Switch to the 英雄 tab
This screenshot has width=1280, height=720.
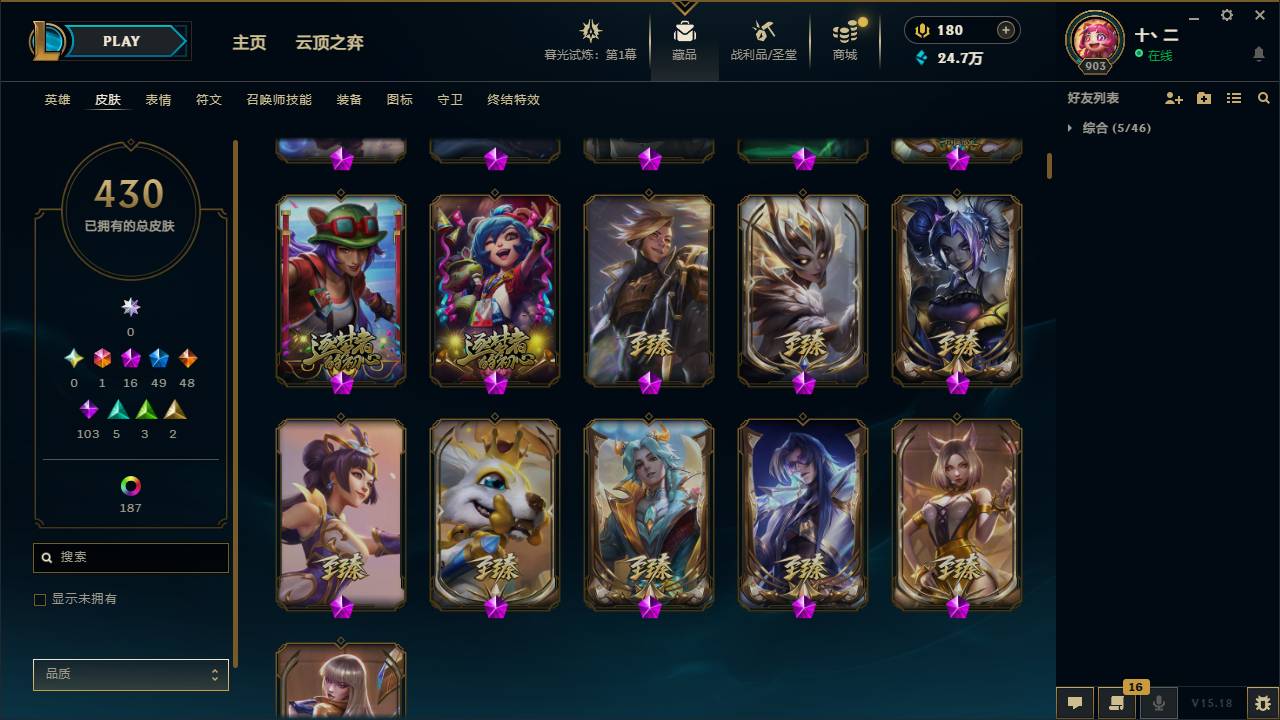[x=56, y=100]
